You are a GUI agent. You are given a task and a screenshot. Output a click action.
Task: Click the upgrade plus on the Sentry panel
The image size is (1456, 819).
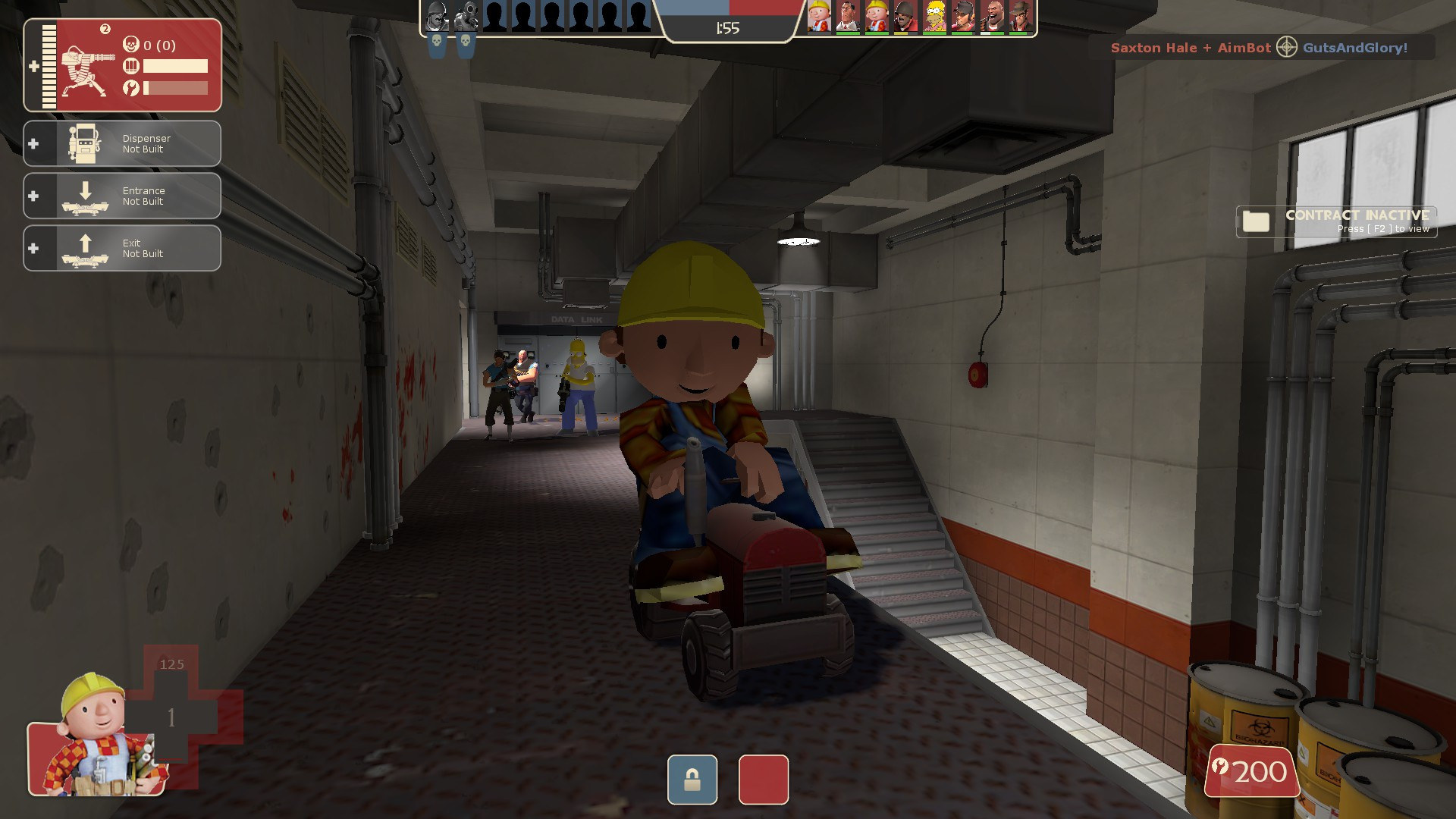tap(33, 67)
